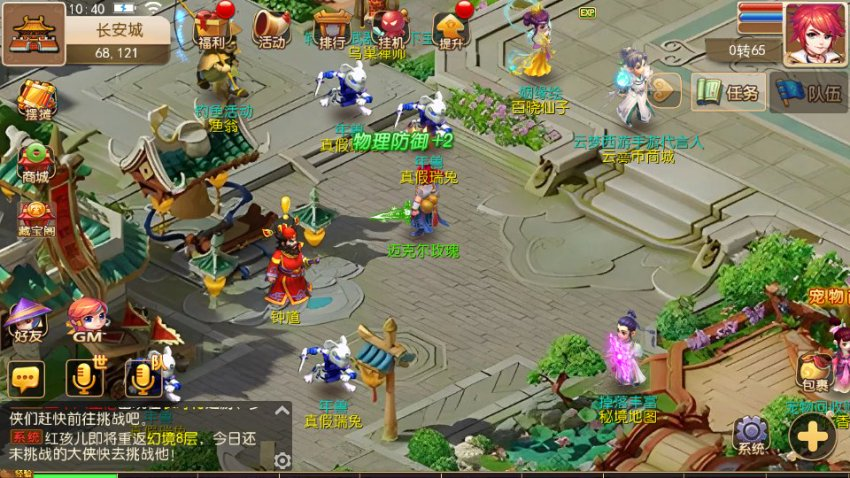Image resolution: width=850 pixels, height=478 pixels.
Task: Open chat settings gear icon
Action: tap(282, 460)
